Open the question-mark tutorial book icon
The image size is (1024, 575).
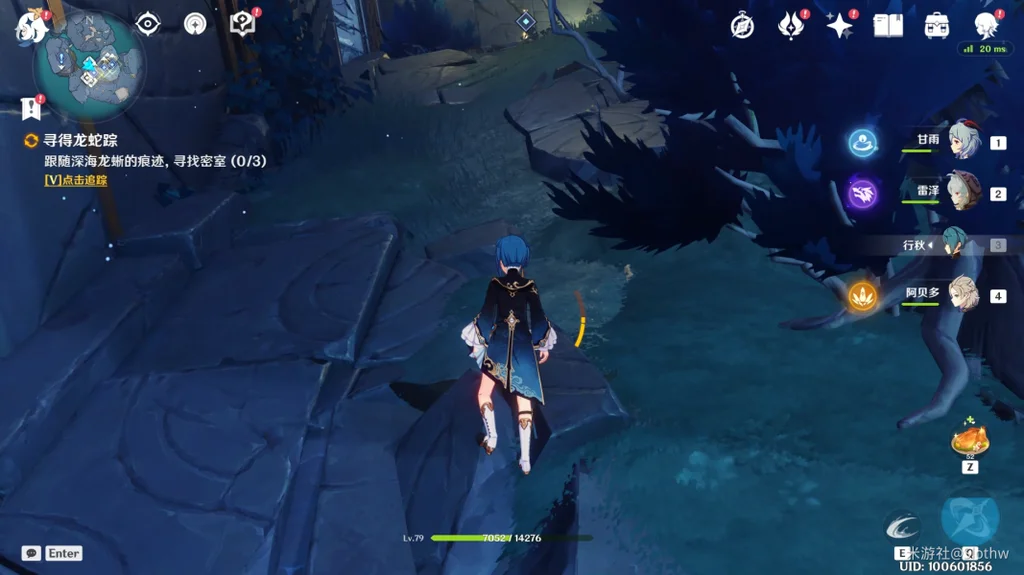click(x=242, y=24)
